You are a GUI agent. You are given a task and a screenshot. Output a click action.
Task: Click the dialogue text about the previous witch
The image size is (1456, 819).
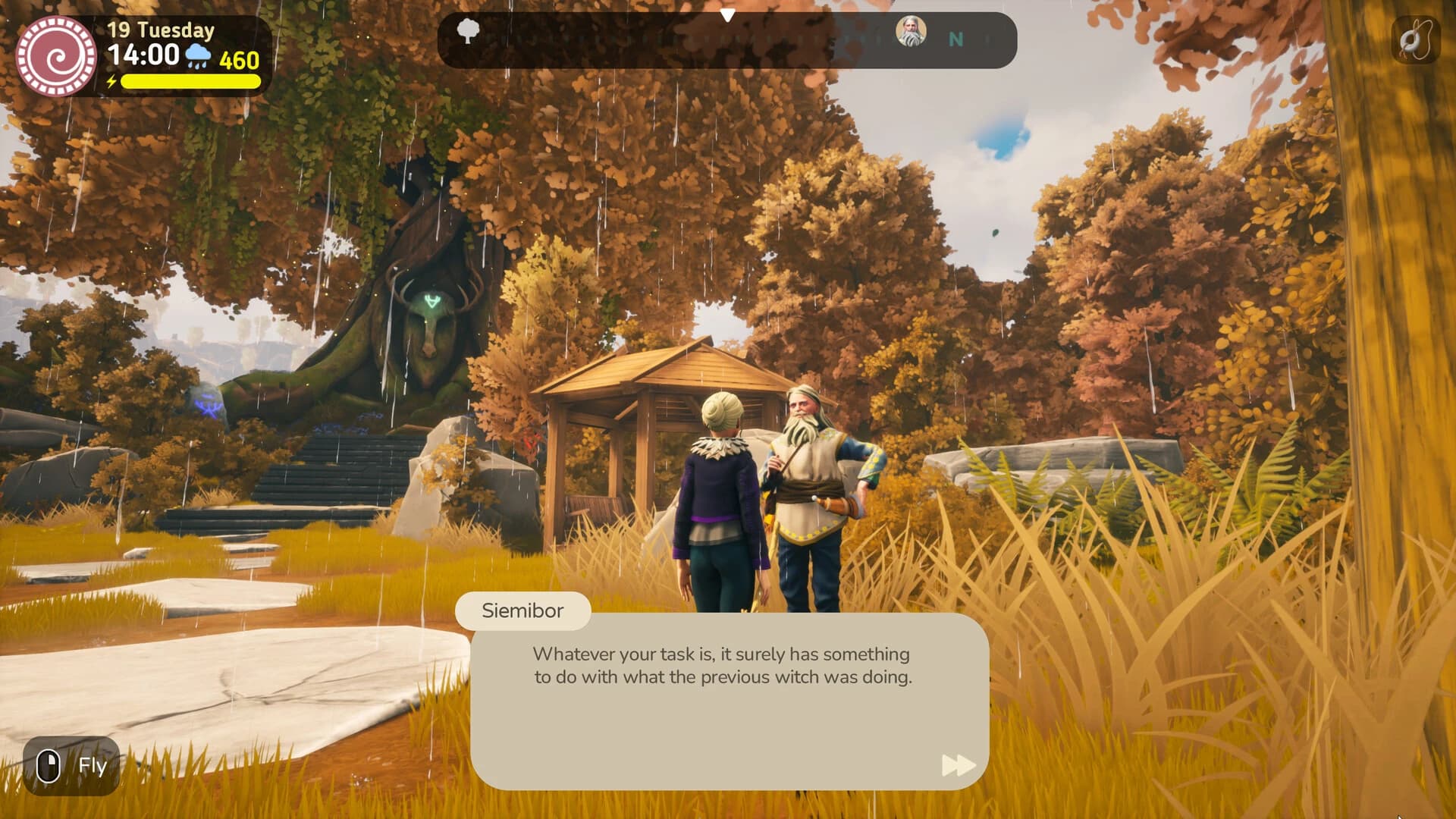click(x=721, y=667)
